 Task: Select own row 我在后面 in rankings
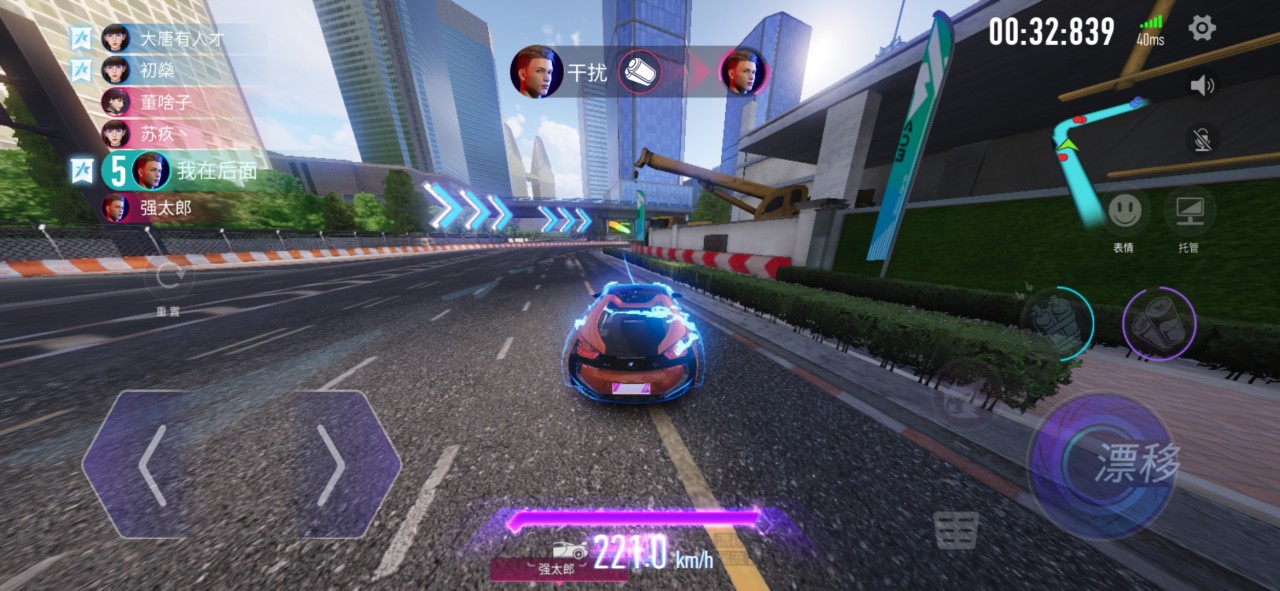[x=200, y=171]
